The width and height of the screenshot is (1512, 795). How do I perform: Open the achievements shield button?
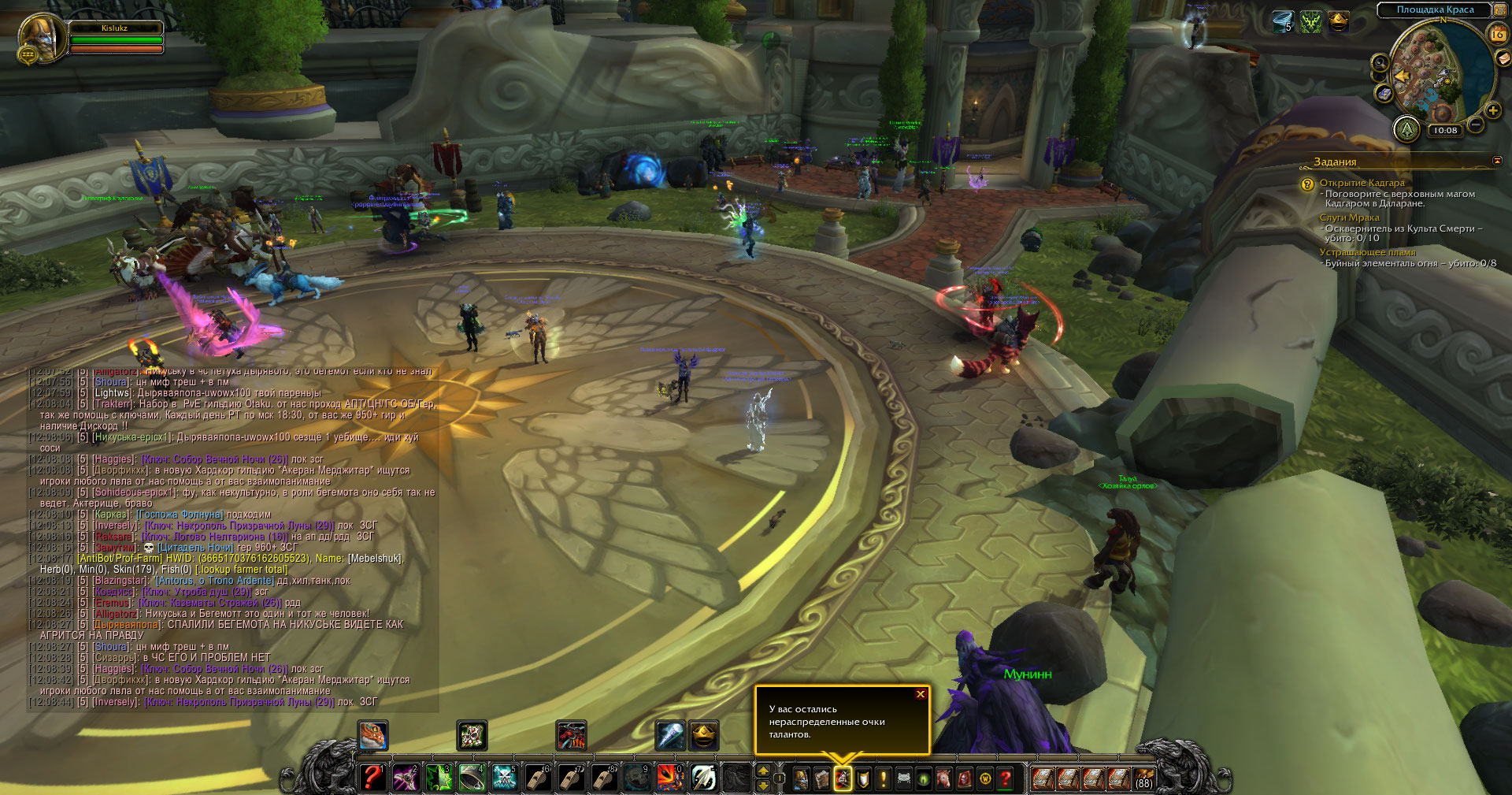pyautogui.click(x=863, y=779)
